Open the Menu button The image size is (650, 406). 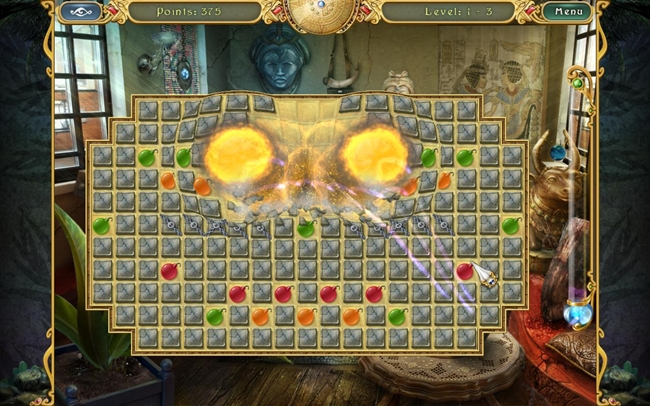568,12
